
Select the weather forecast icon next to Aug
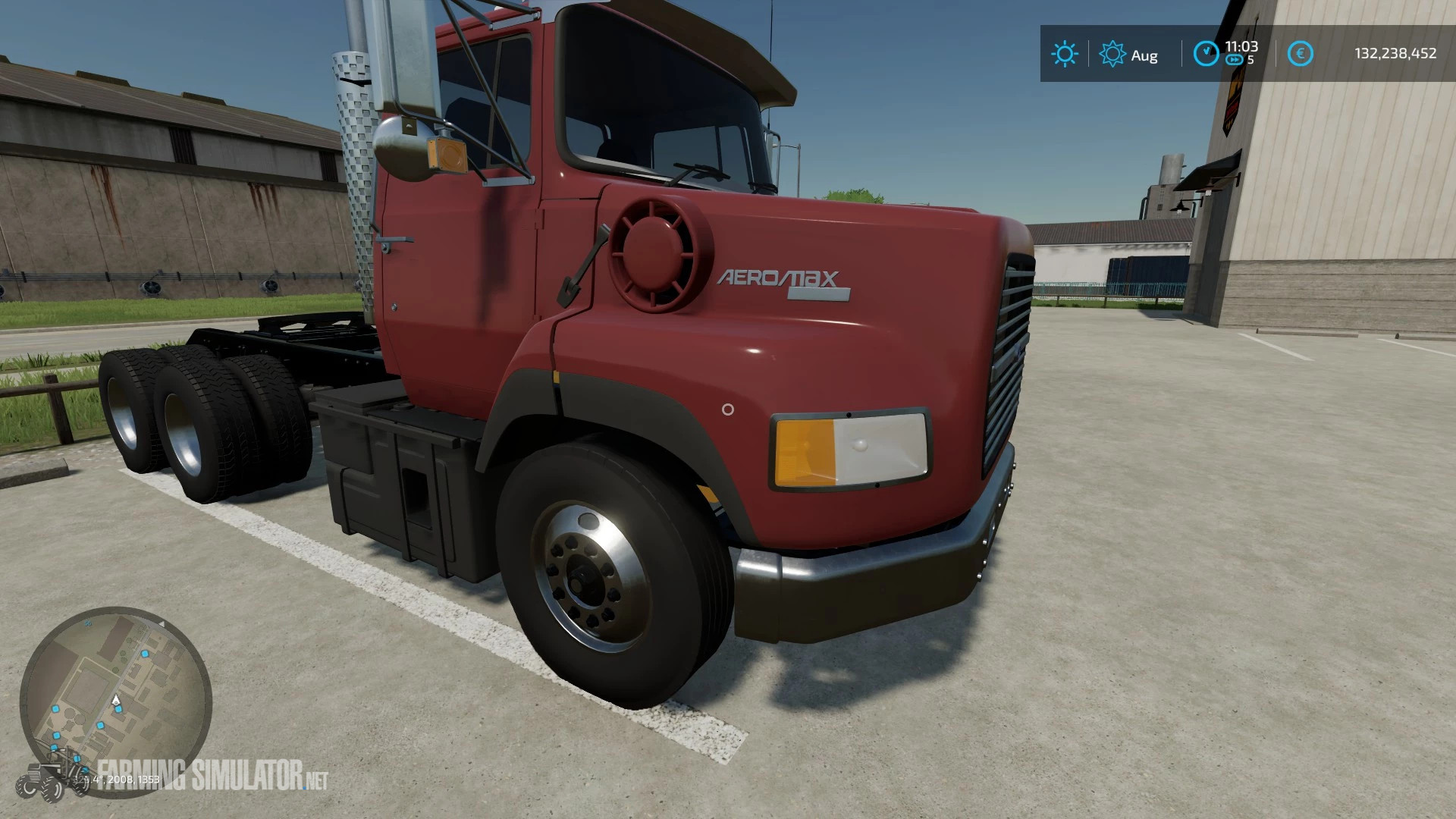click(1112, 55)
